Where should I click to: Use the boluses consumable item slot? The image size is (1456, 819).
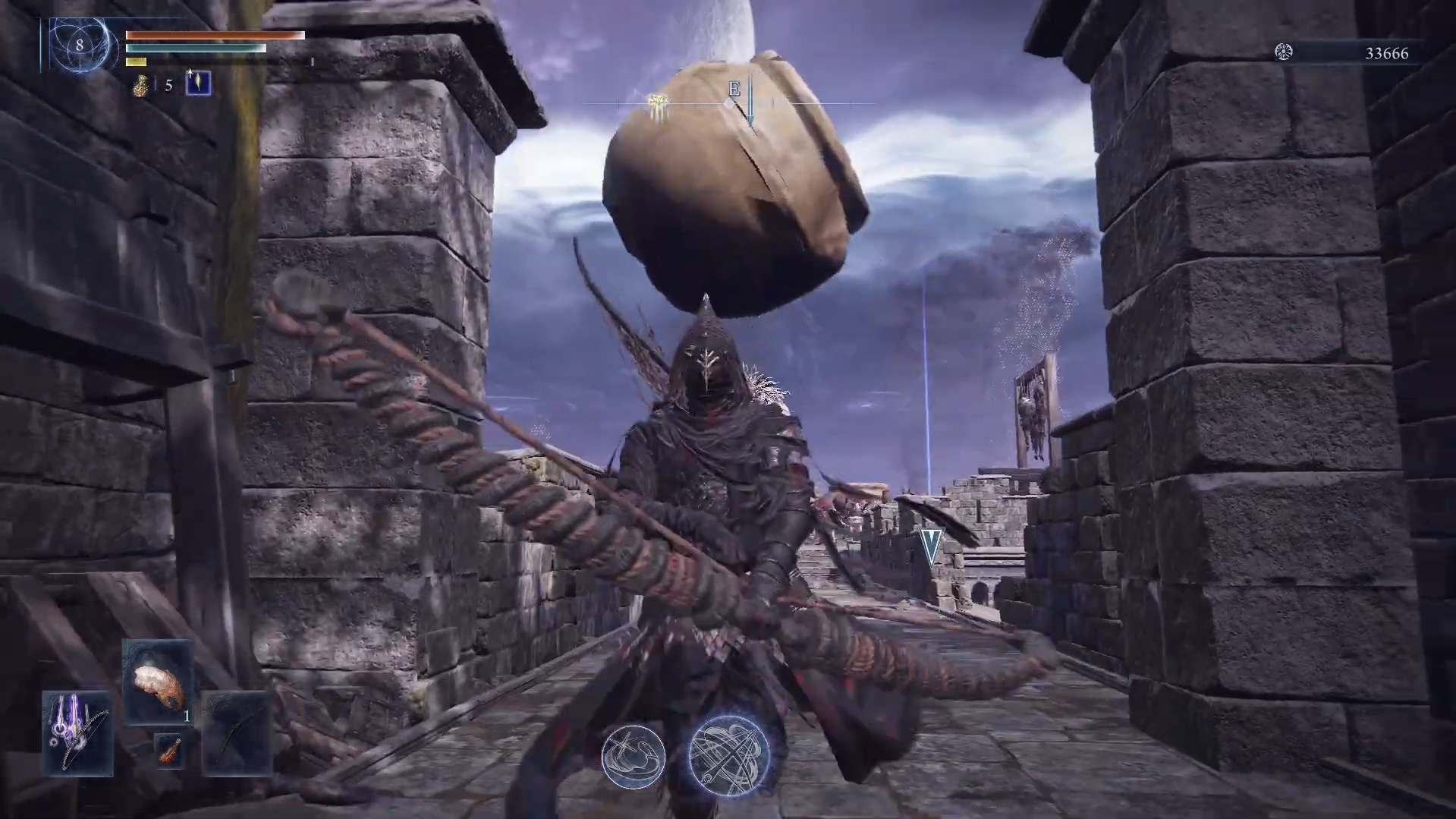tap(158, 682)
